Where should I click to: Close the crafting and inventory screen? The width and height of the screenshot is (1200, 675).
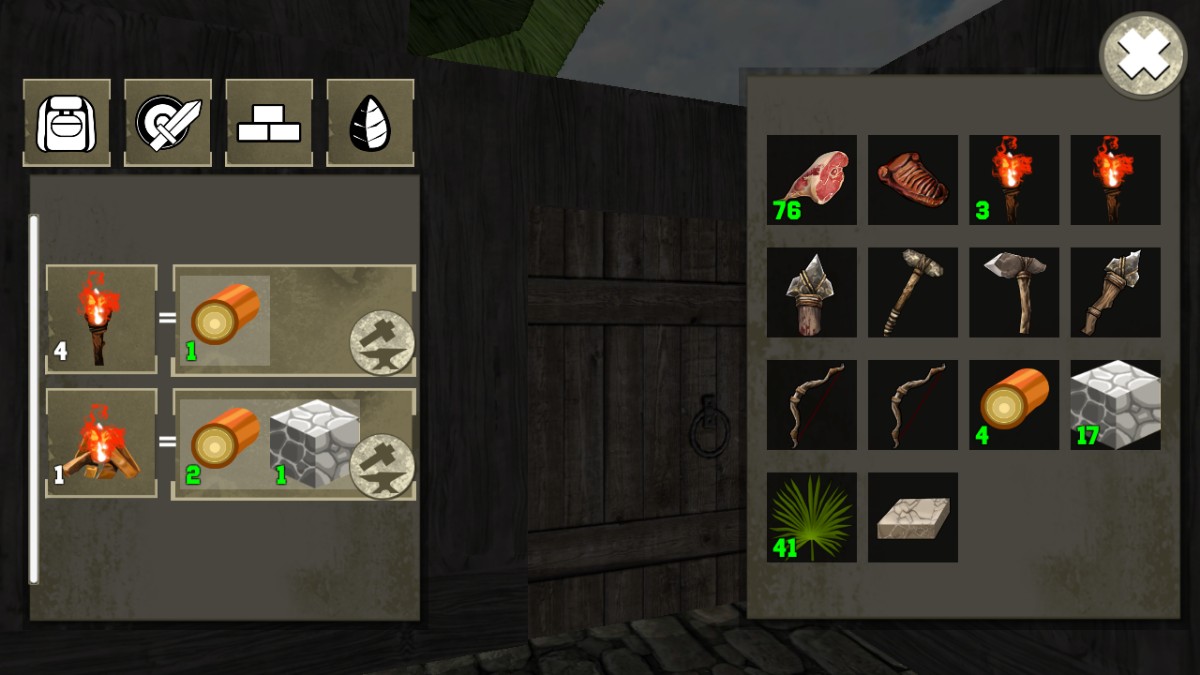pos(1143,56)
